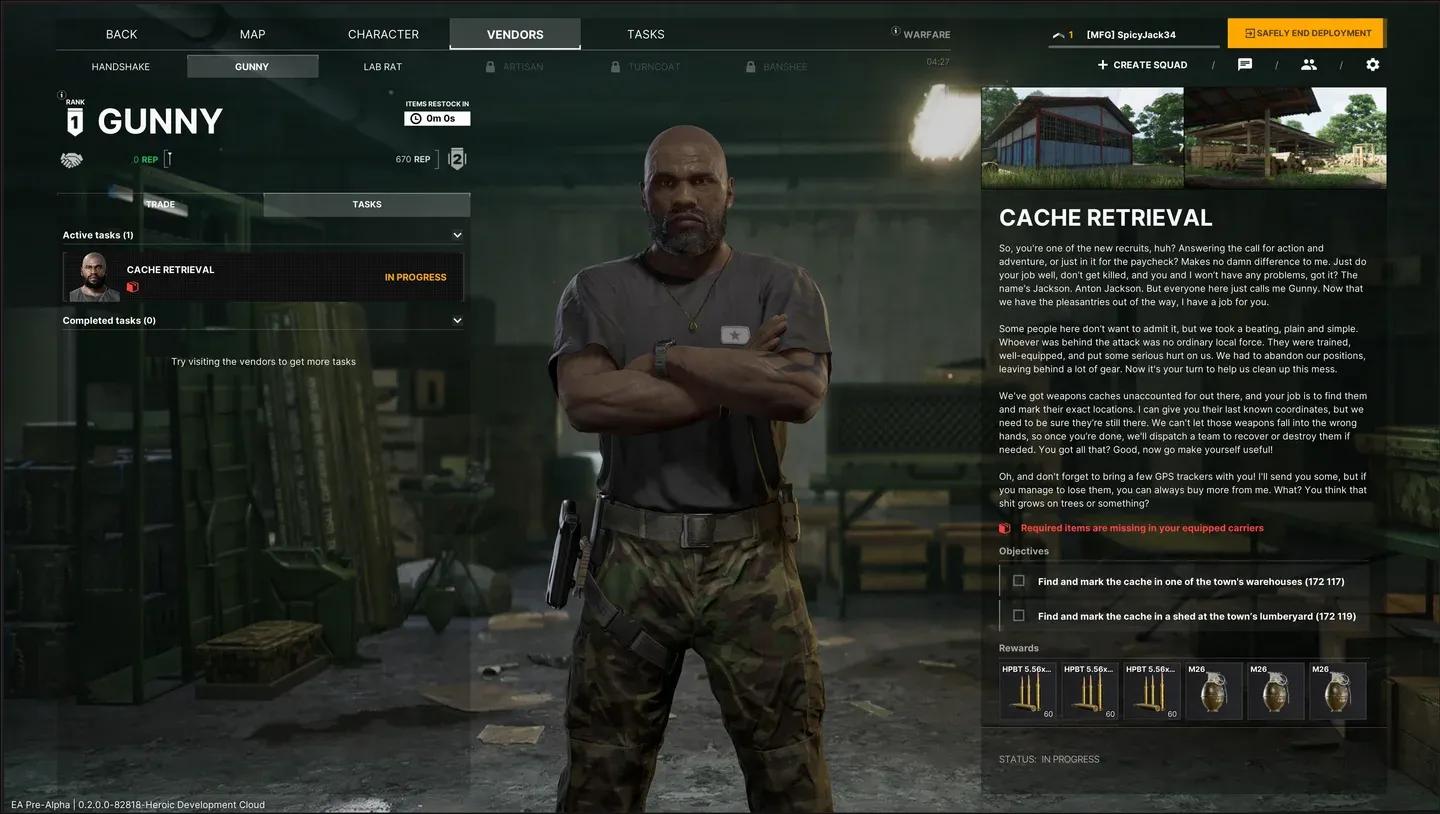Select the M26 grenade reward item

coord(1214,689)
